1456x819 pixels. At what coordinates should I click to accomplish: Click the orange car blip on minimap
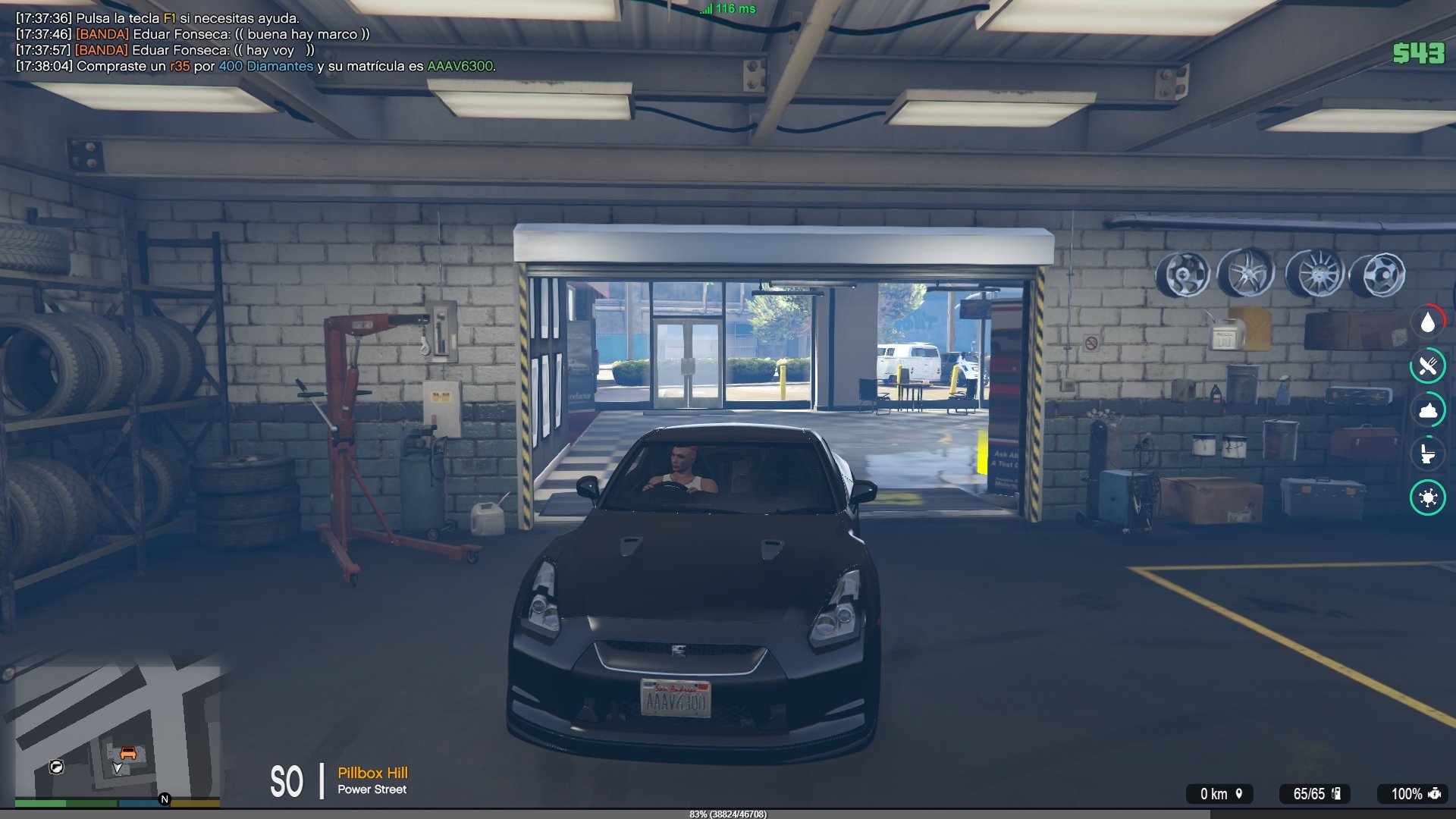(128, 753)
